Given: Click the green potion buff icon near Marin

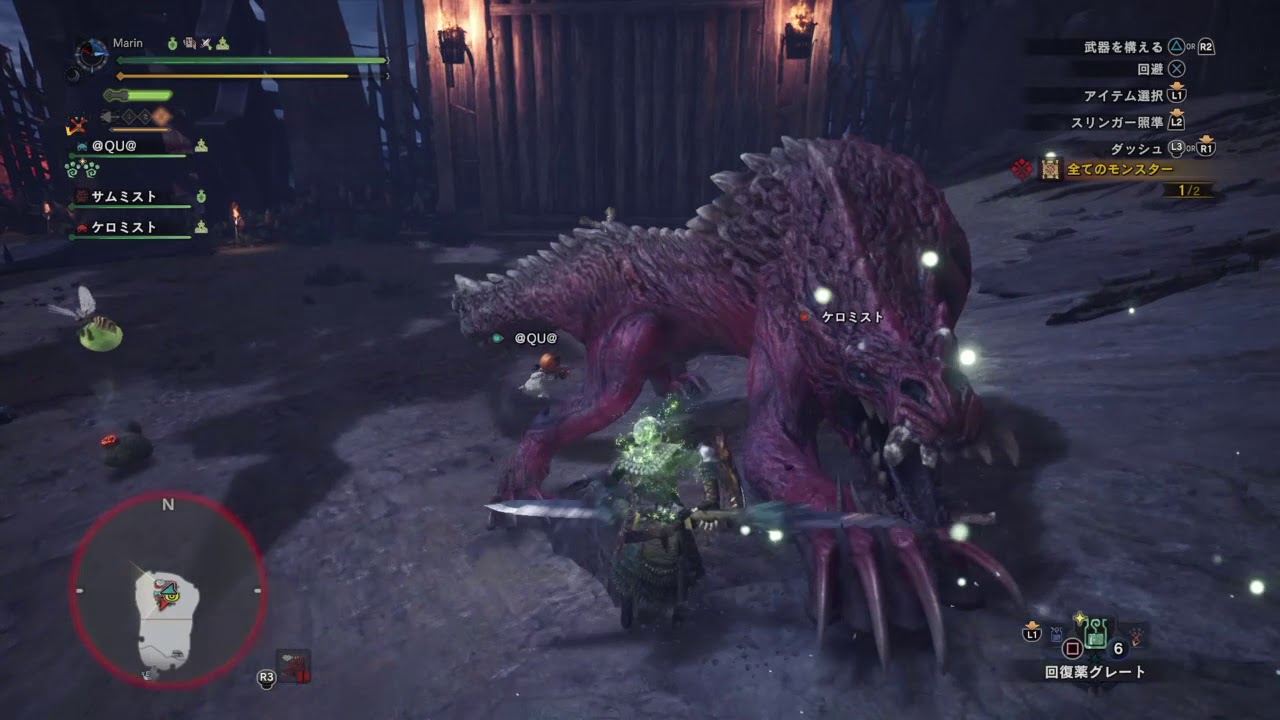Looking at the screenshot, I should (x=172, y=45).
